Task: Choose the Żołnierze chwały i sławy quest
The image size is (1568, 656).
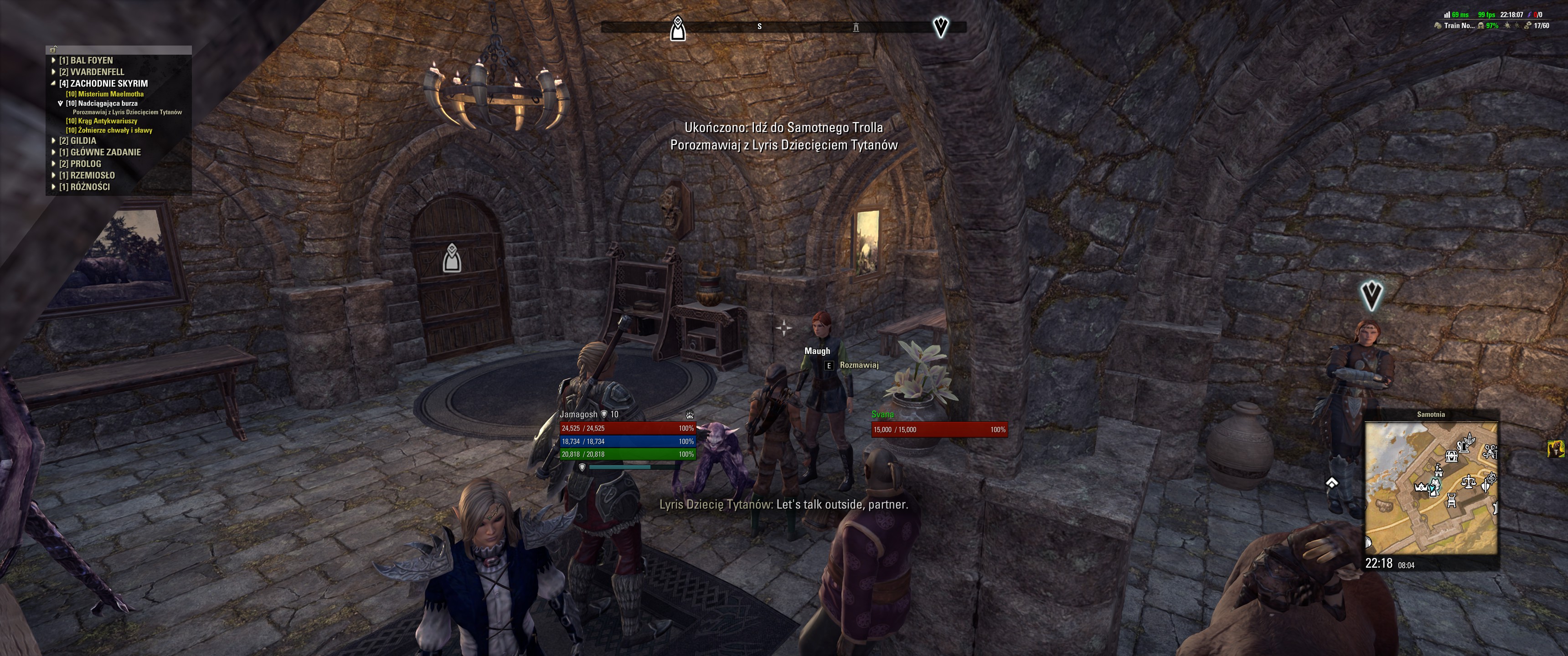Action: click(109, 130)
